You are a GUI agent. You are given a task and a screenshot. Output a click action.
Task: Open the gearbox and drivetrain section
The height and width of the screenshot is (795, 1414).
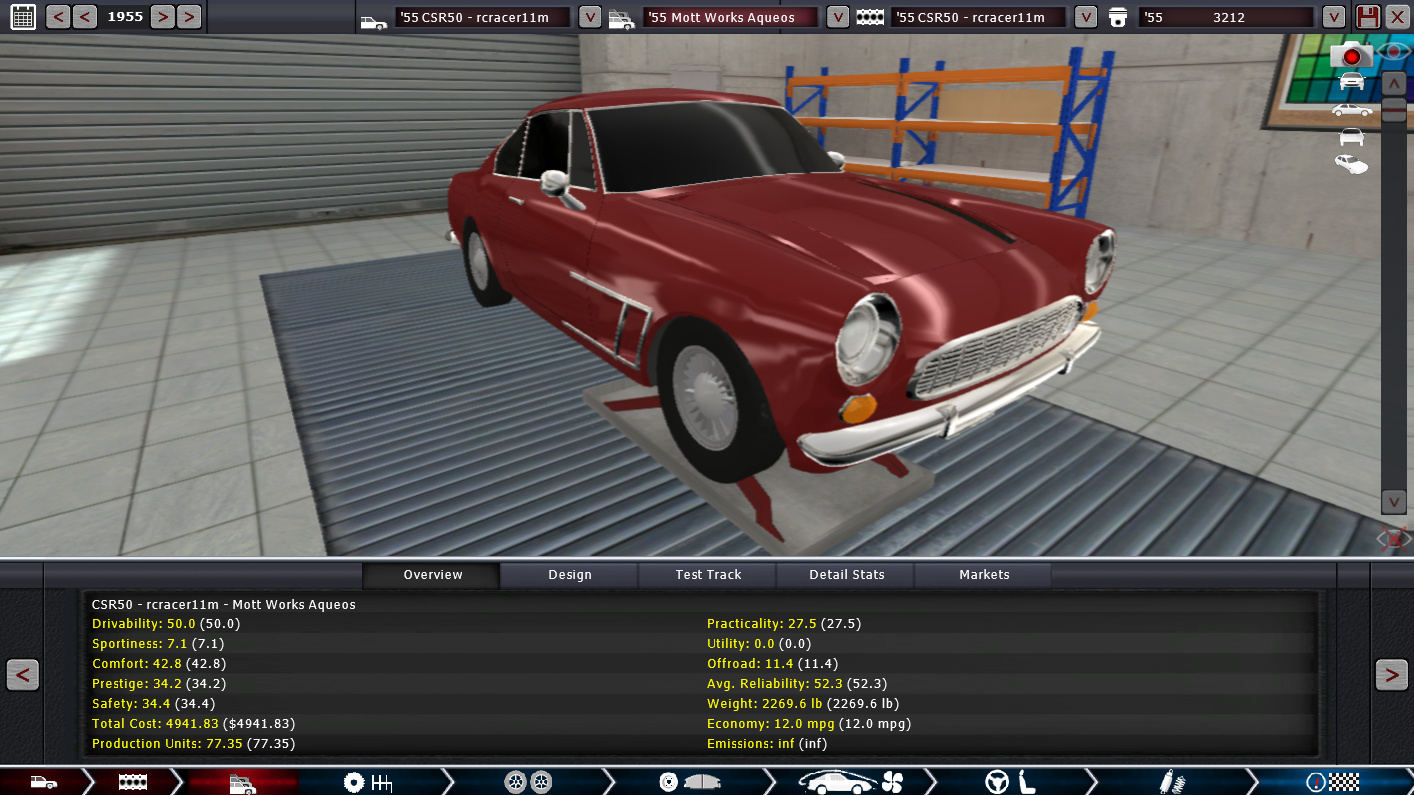click(x=368, y=782)
